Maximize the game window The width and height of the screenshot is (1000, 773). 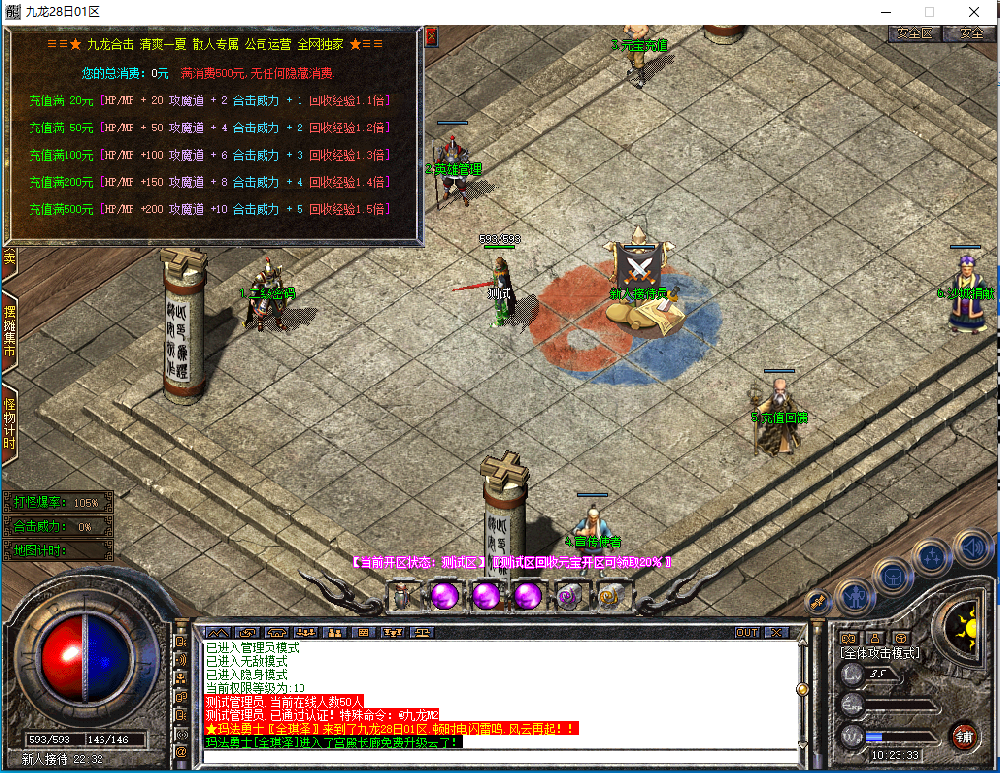pyautogui.click(x=929, y=11)
